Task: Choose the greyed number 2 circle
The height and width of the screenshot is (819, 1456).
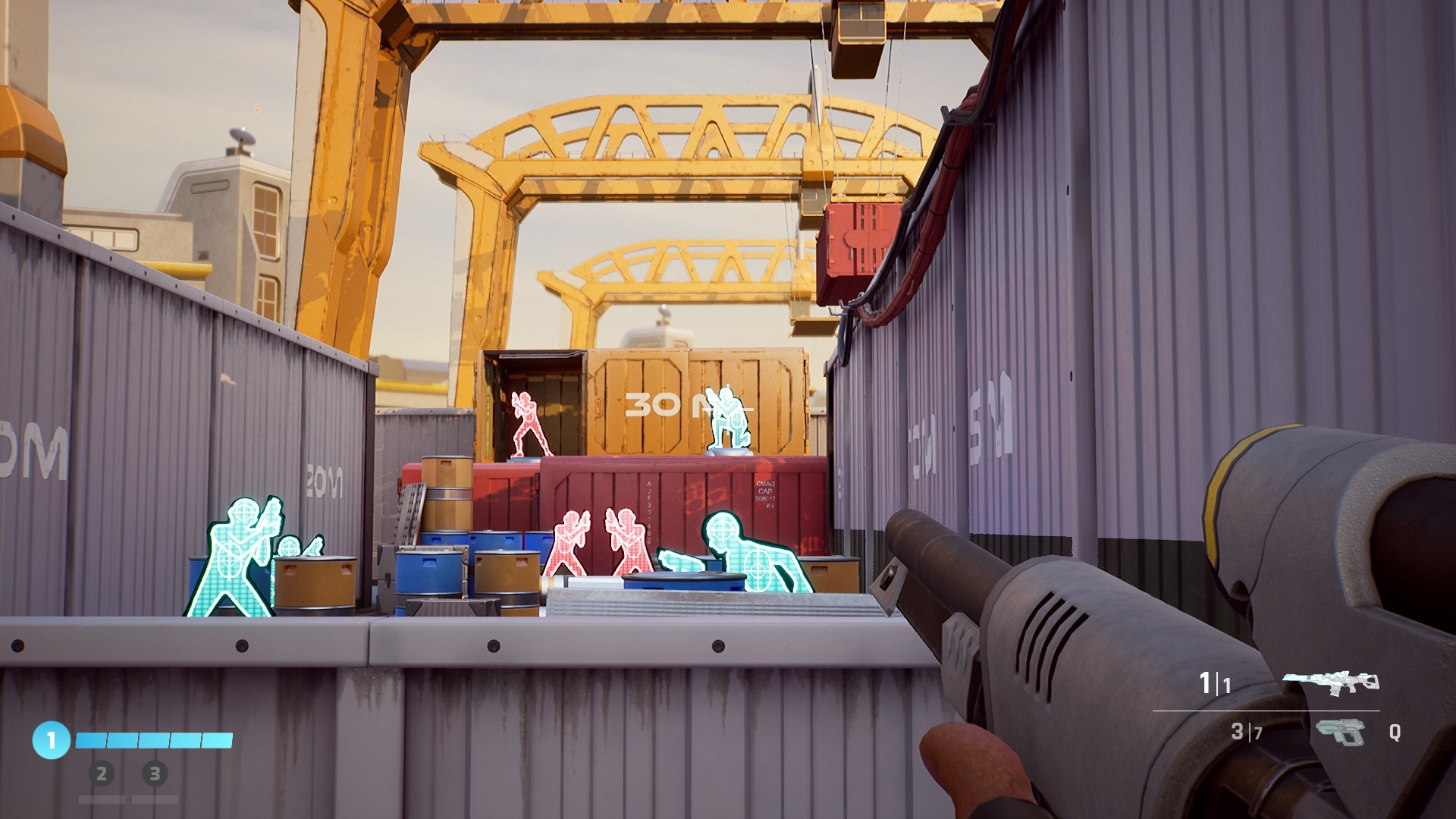Action: tap(102, 774)
